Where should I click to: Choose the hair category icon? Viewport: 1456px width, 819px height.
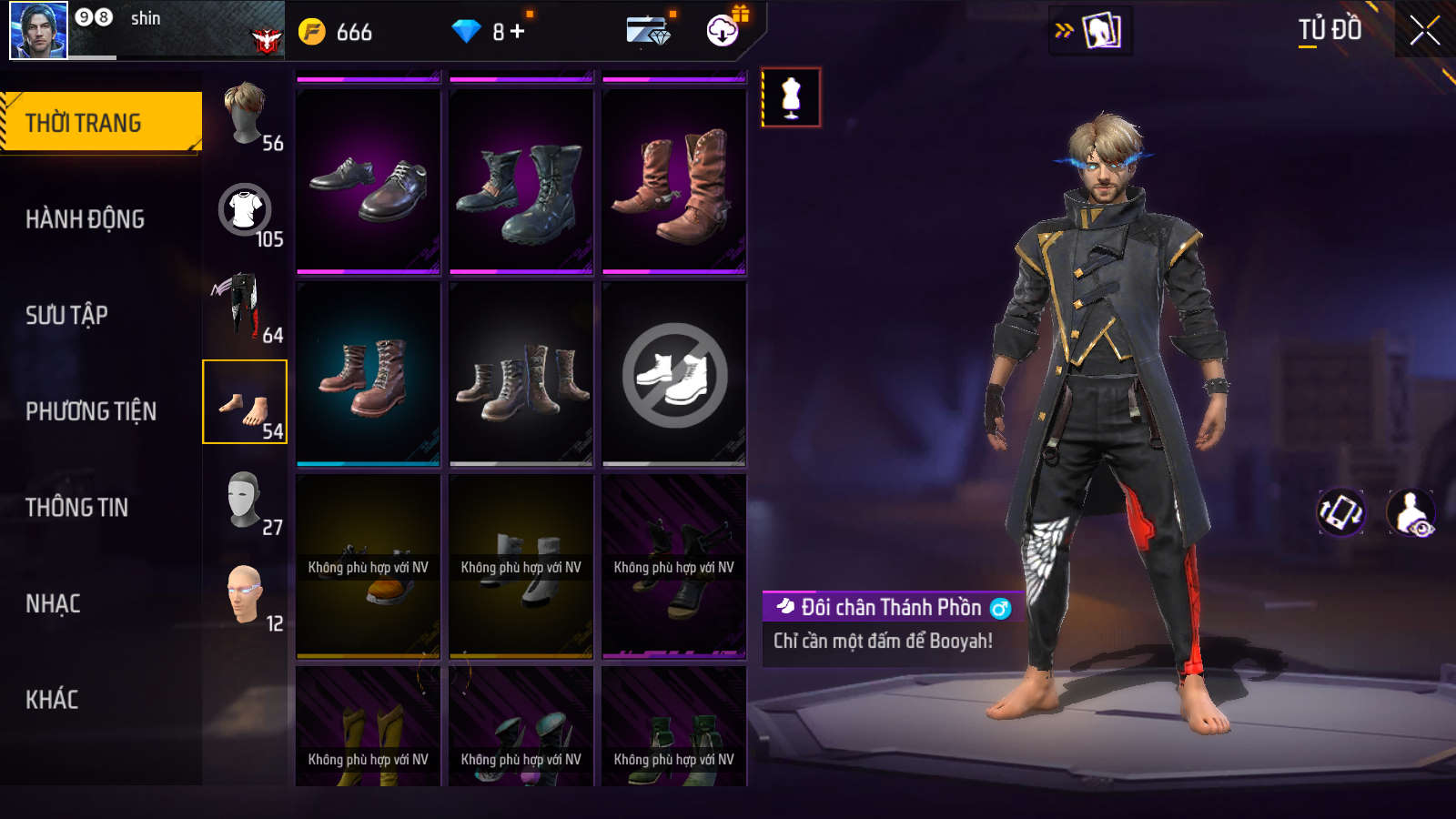245,115
